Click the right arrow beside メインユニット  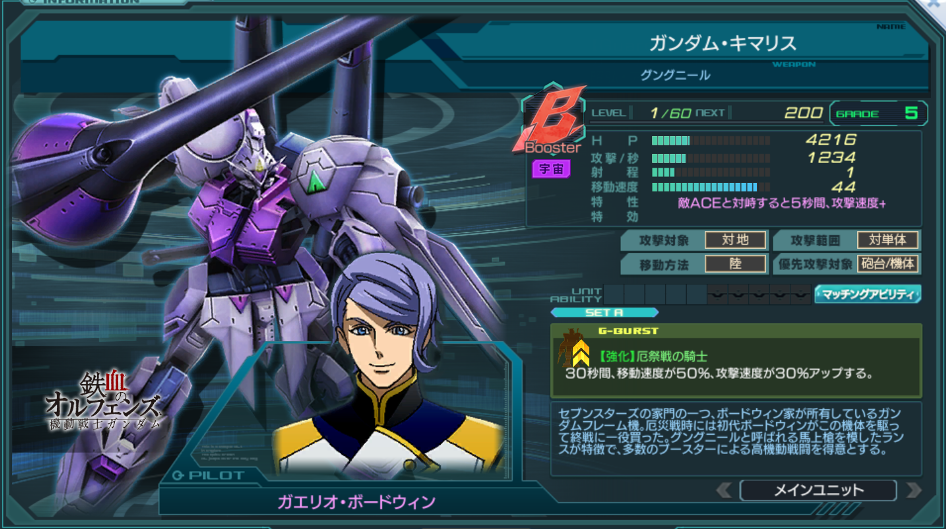(x=912, y=490)
